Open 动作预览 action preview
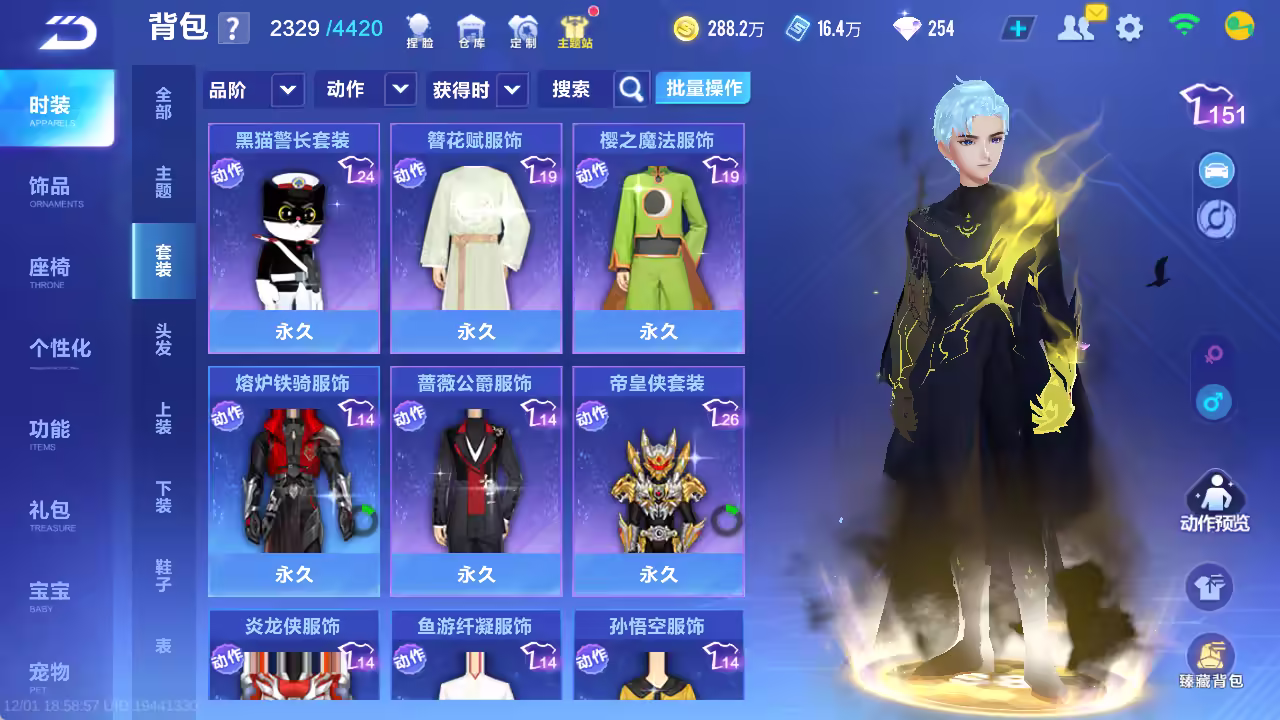1280x720 pixels. 1214,503
